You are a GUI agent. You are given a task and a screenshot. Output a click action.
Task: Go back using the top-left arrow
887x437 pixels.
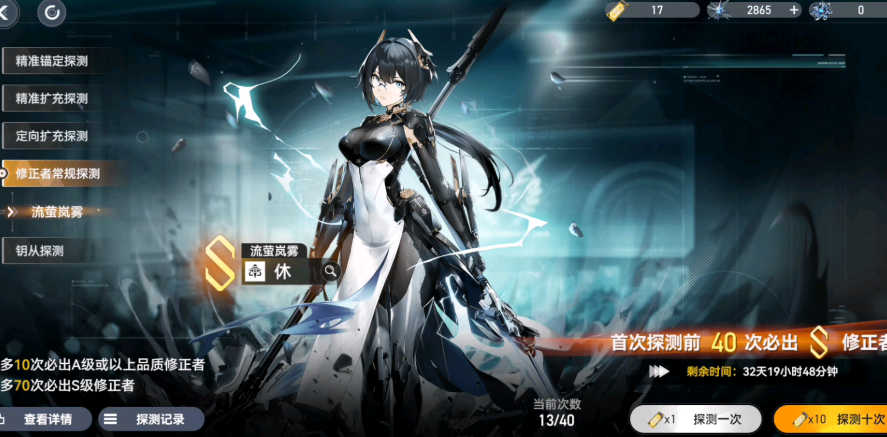pos(6,13)
